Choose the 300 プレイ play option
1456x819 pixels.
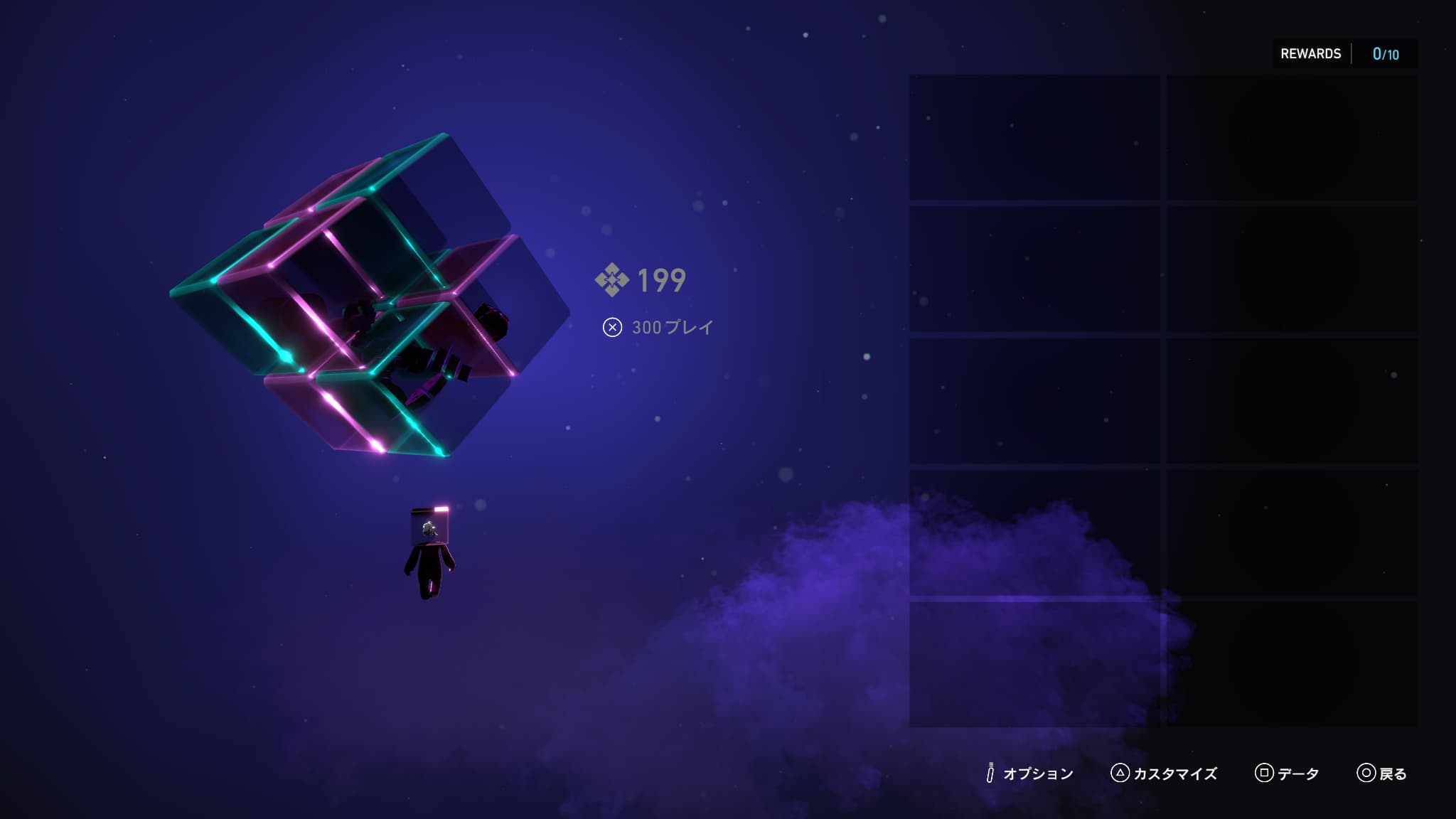[658, 327]
